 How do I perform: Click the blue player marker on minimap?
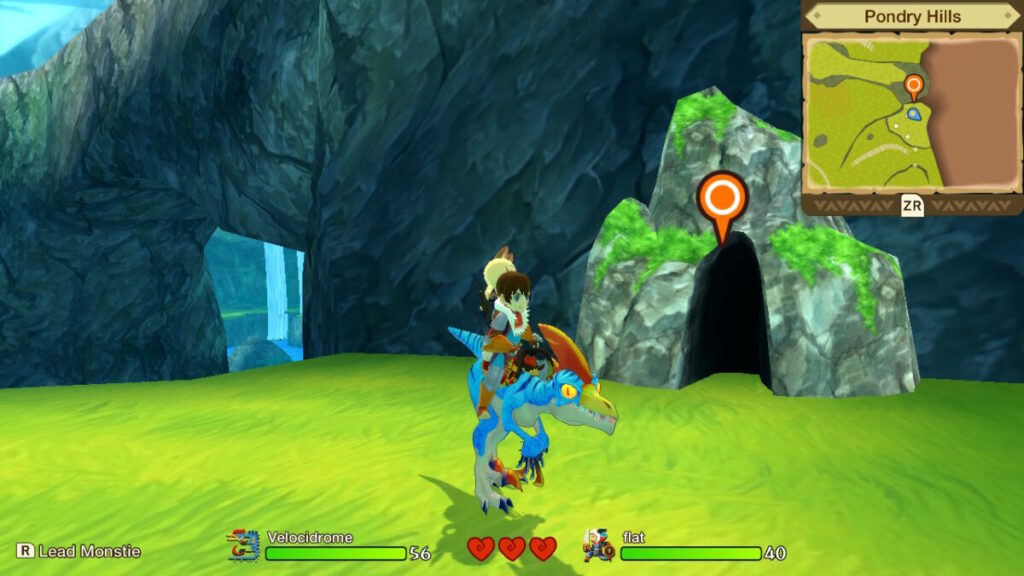913,115
